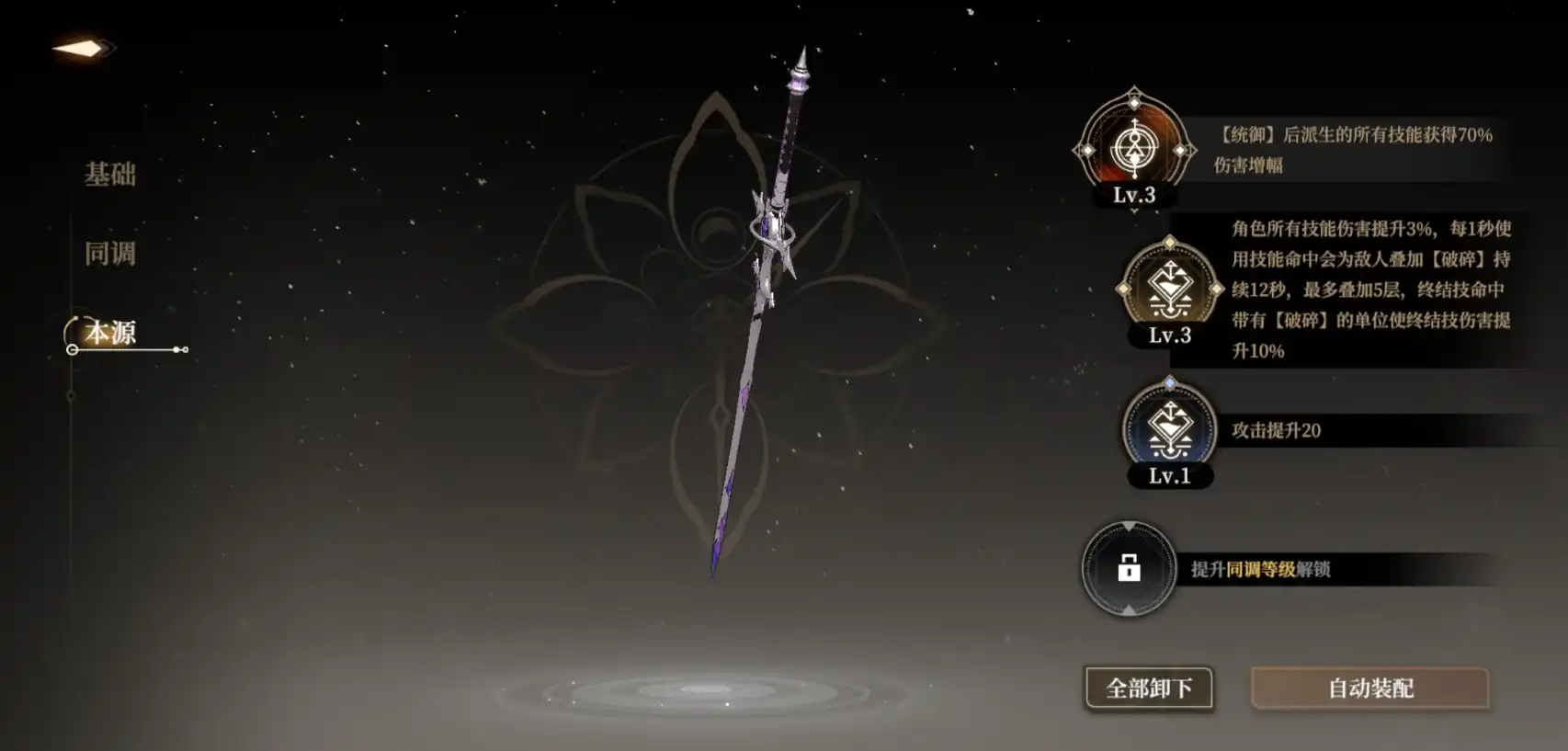Select the 本源 tab
Screen dimensions: 1568x751
point(110,332)
